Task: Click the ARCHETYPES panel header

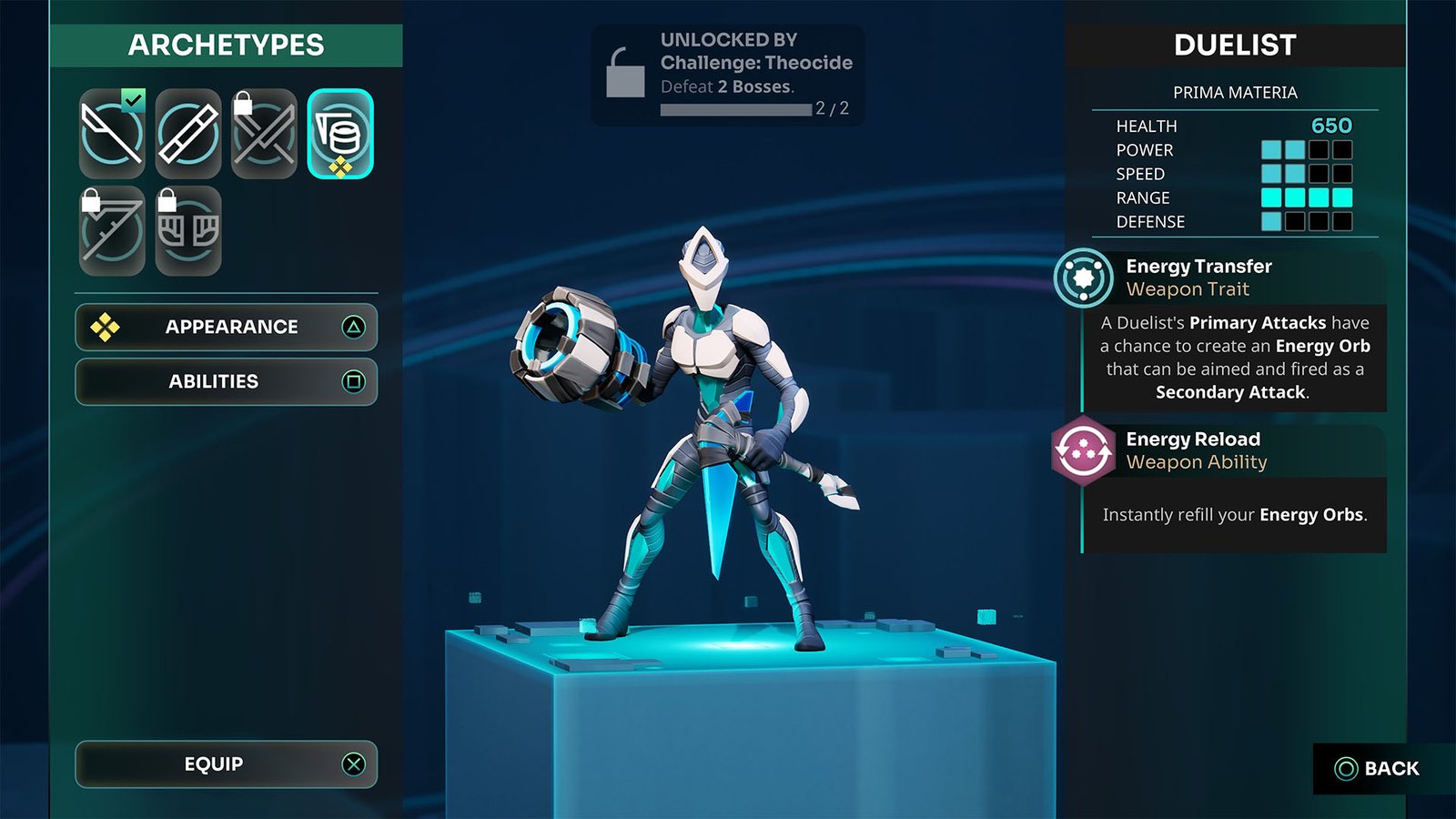Action: [226, 45]
